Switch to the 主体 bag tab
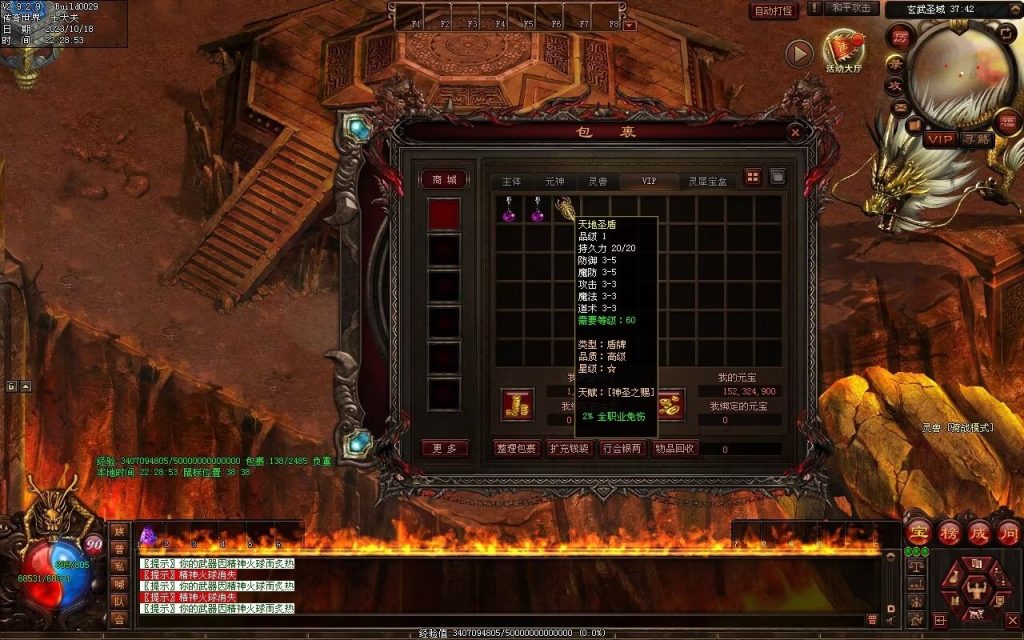 [511, 181]
